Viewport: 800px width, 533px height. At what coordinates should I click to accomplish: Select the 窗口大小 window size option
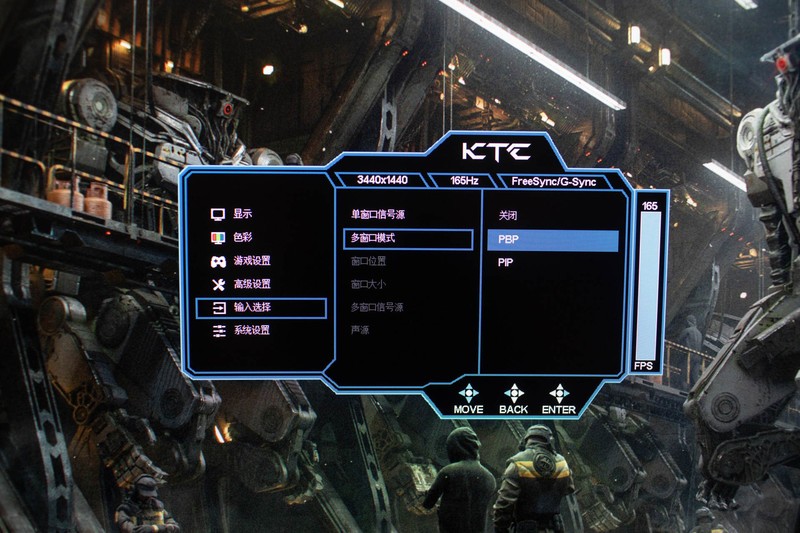[x=368, y=285]
